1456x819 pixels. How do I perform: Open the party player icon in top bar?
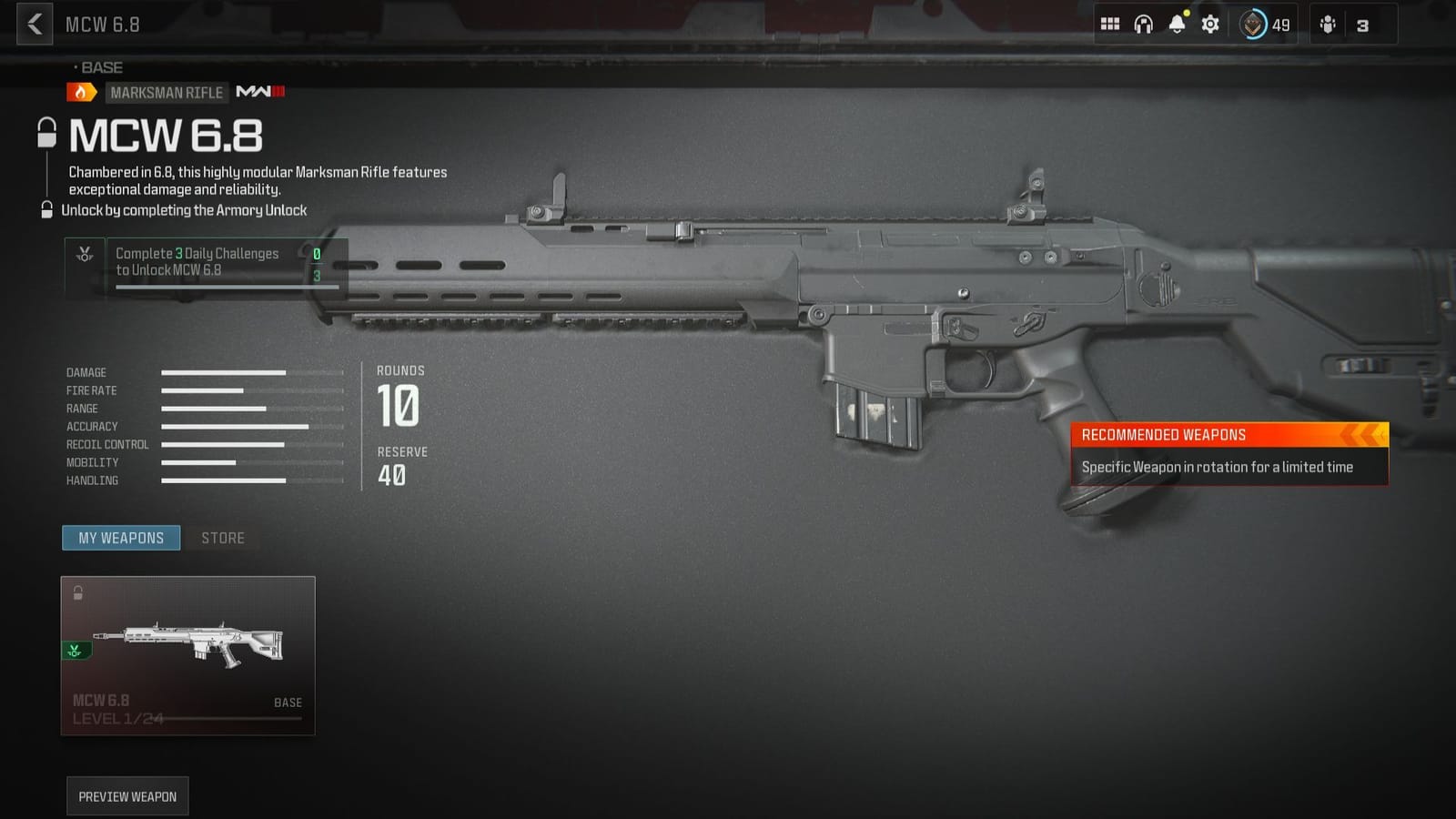pos(1329,25)
